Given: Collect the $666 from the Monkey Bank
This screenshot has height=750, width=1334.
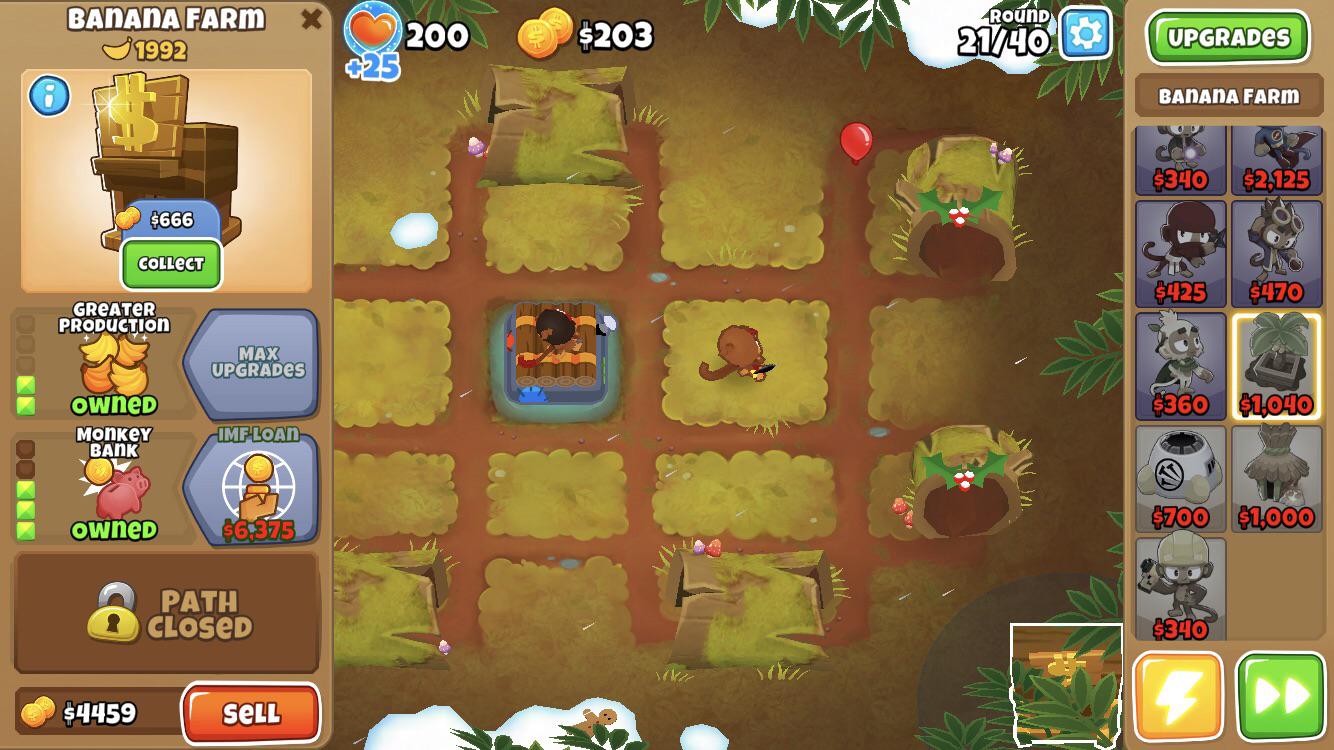Looking at the screenshot, I should [170, 264].
